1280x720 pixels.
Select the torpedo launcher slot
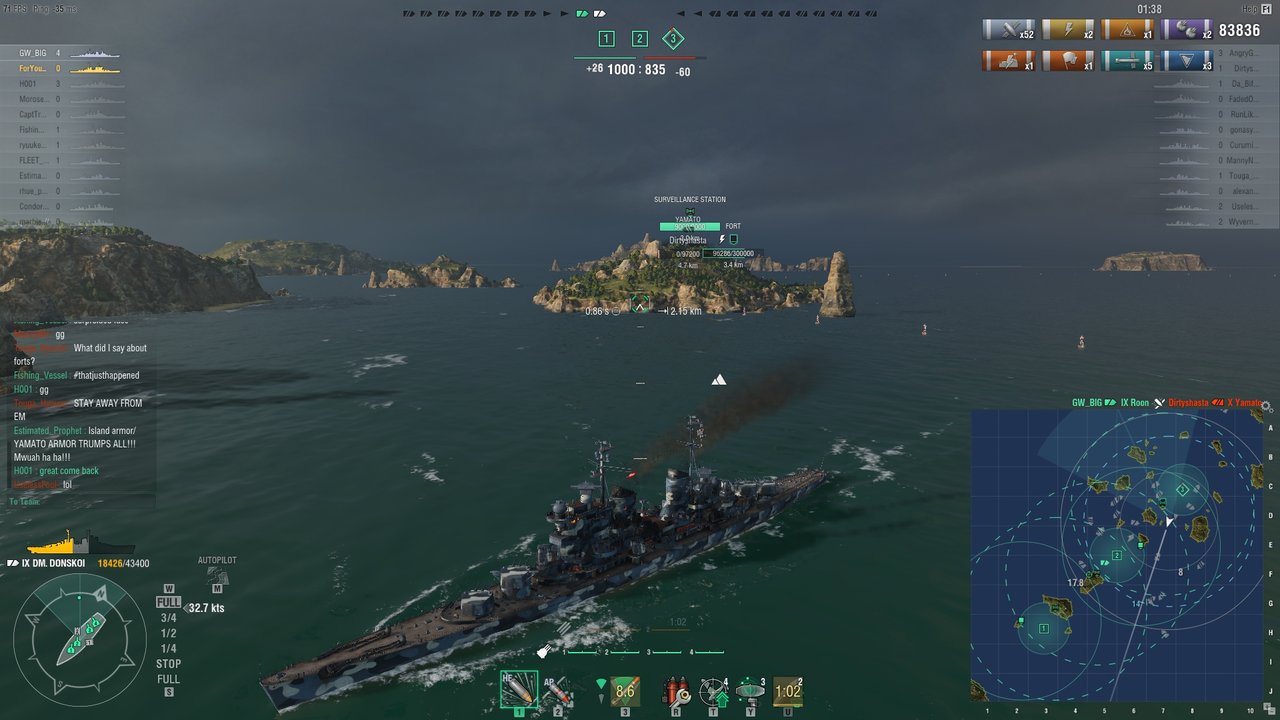pos(625,689)
